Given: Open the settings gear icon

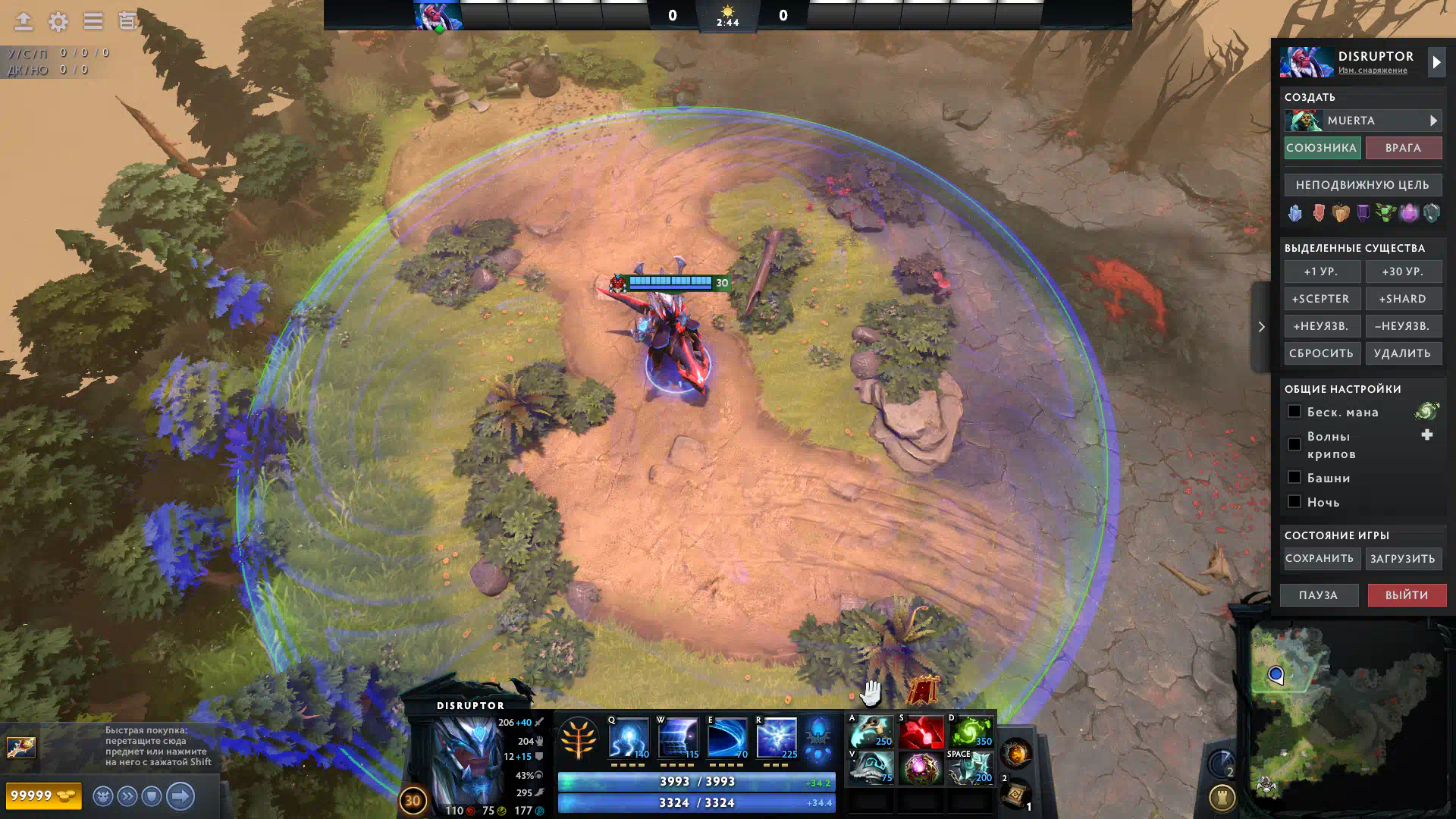Looking at the screenshot, I should click(x=58, y=21).
